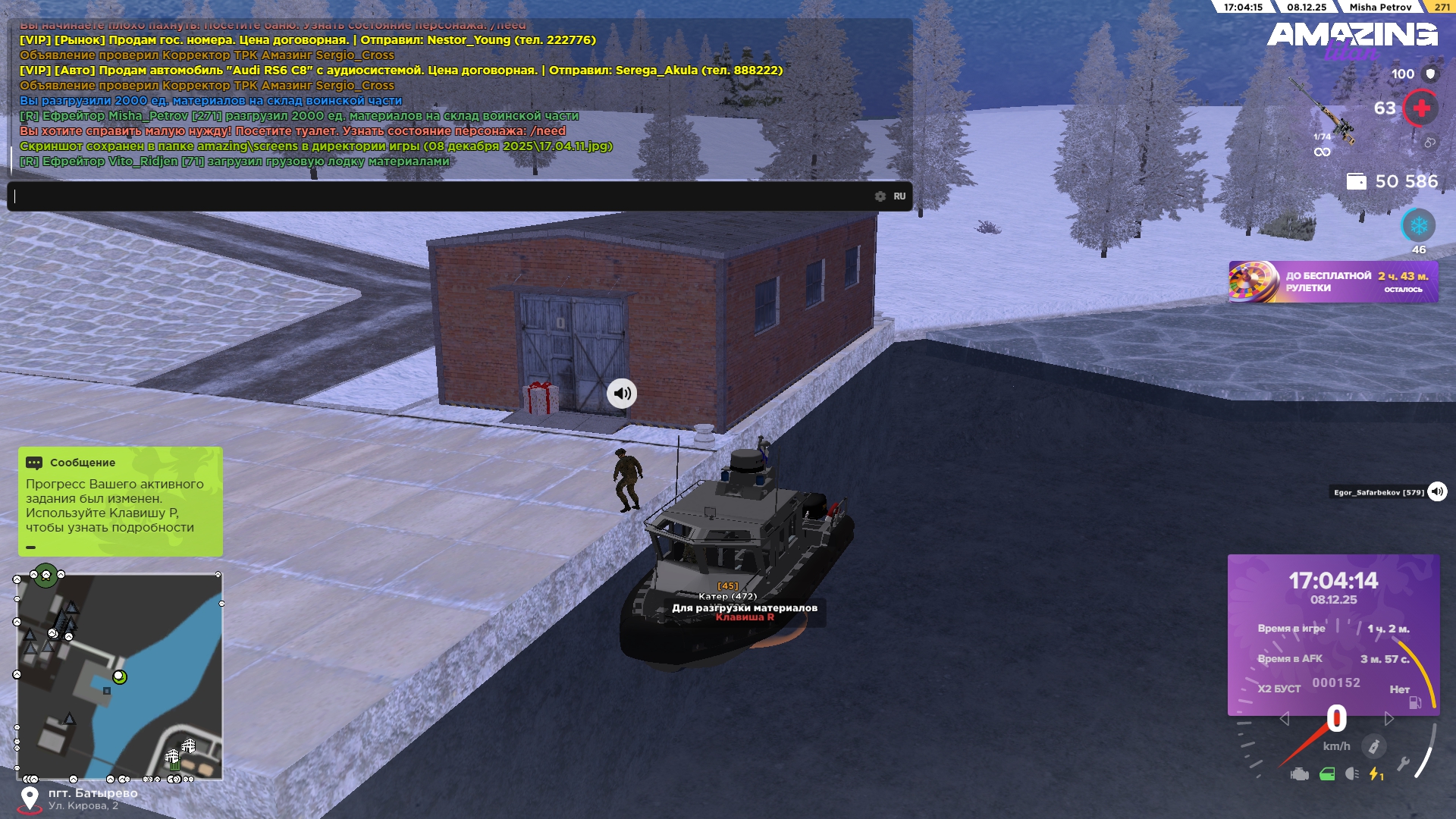Click the handcuffs icon under health
Image resolution: width=1456 pixels, height=819 pixels.
click(1429, 143)
